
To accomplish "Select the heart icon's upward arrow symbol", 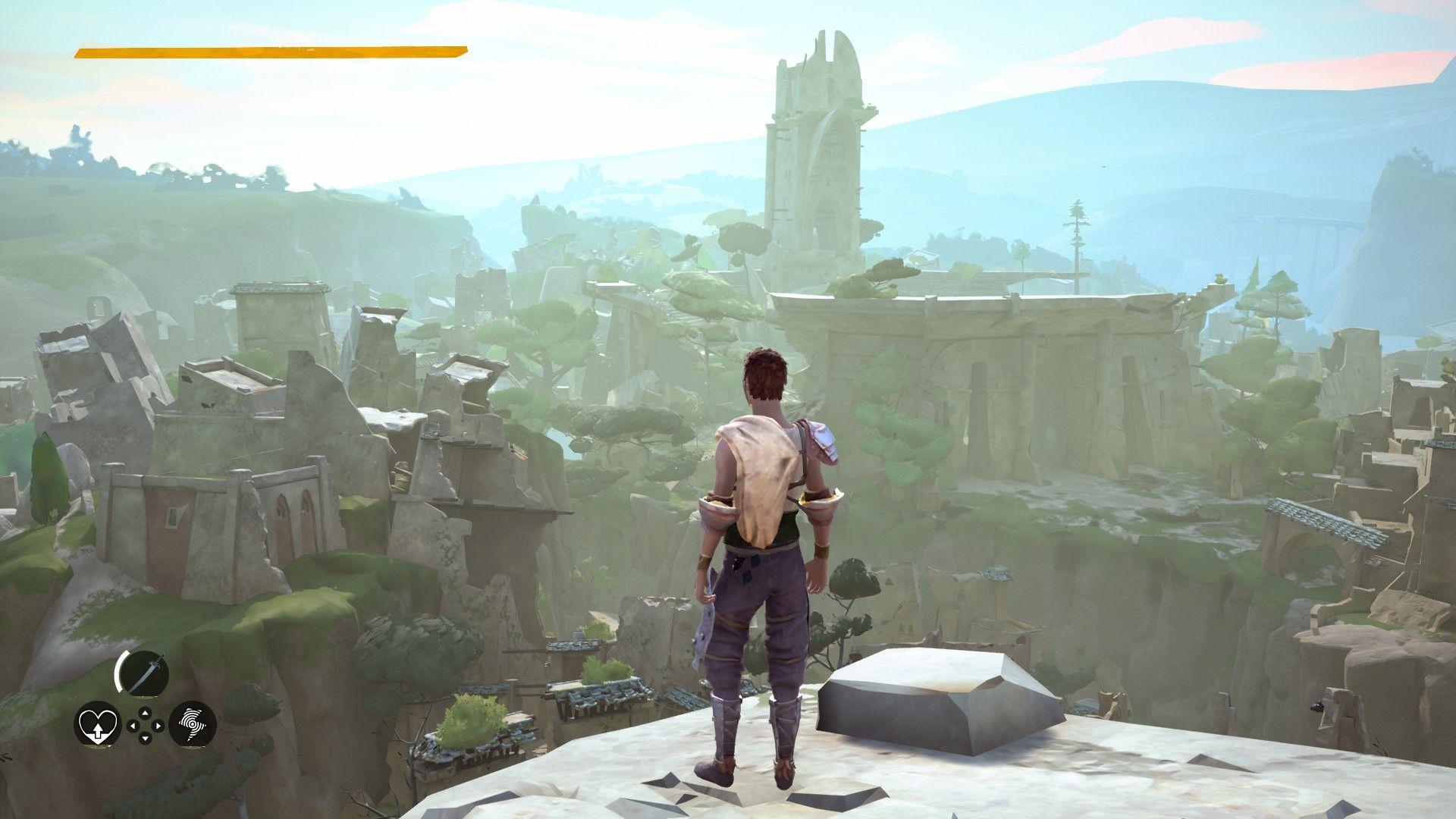I will tap(99, 730).
